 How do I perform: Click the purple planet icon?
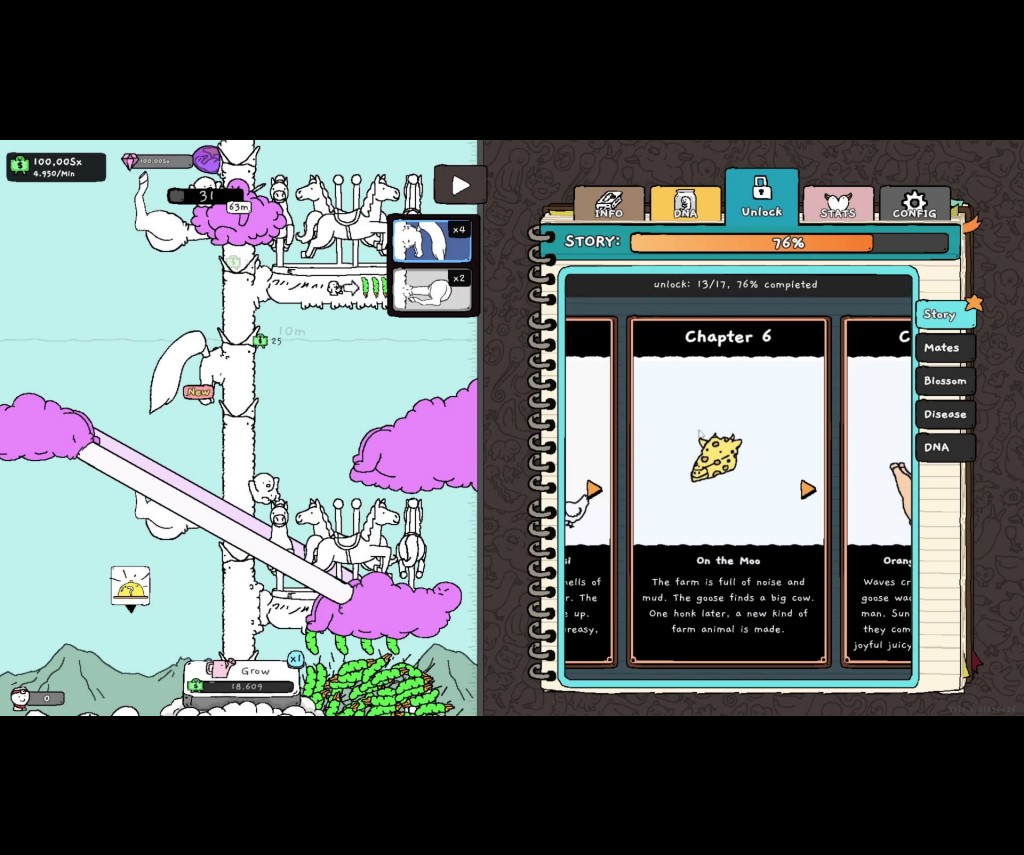tap(207, 159)
